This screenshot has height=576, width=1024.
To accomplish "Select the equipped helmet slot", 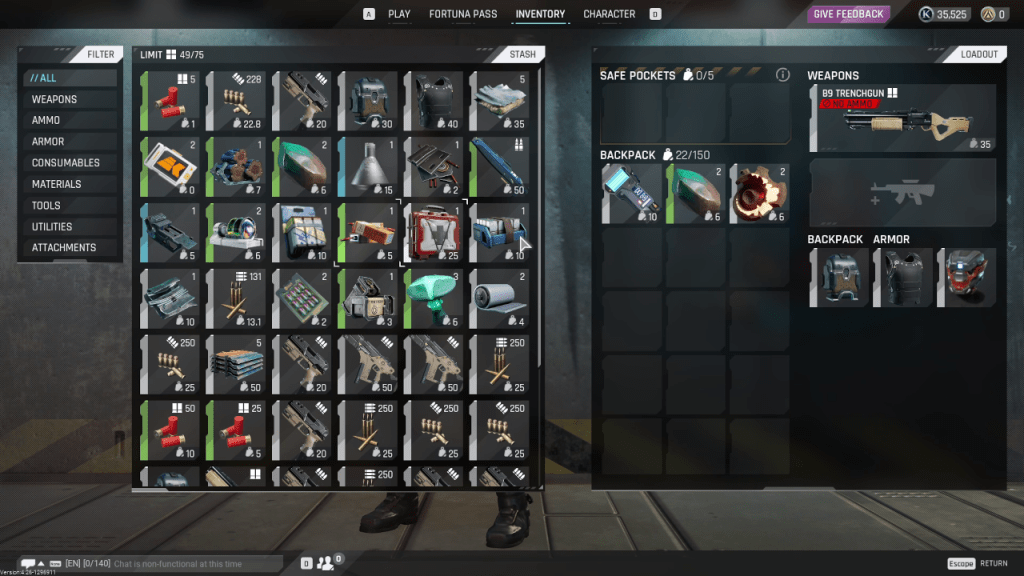I will tap(966, 277).
